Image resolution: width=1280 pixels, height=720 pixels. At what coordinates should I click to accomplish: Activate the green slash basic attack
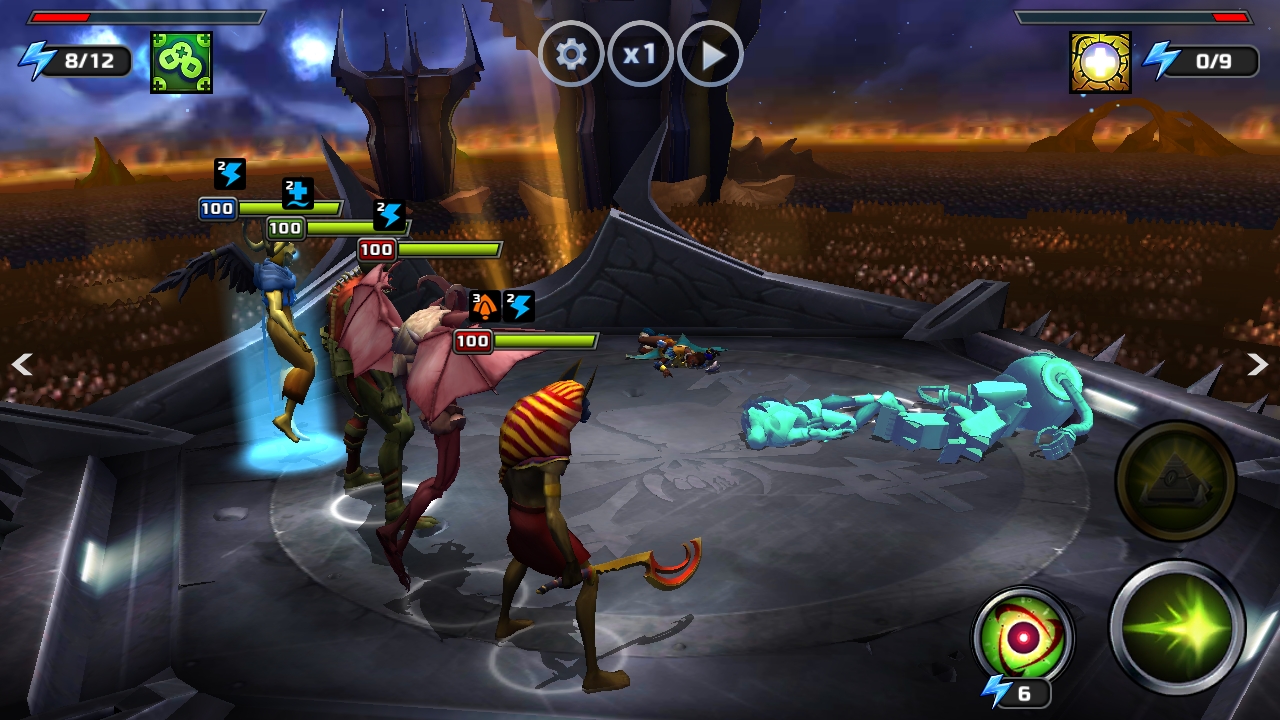coord(1177,627)
